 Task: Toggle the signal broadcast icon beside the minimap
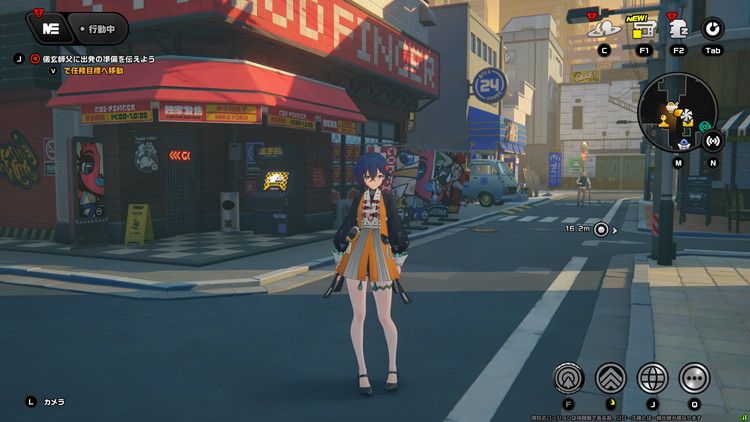(x=713, y=140)
